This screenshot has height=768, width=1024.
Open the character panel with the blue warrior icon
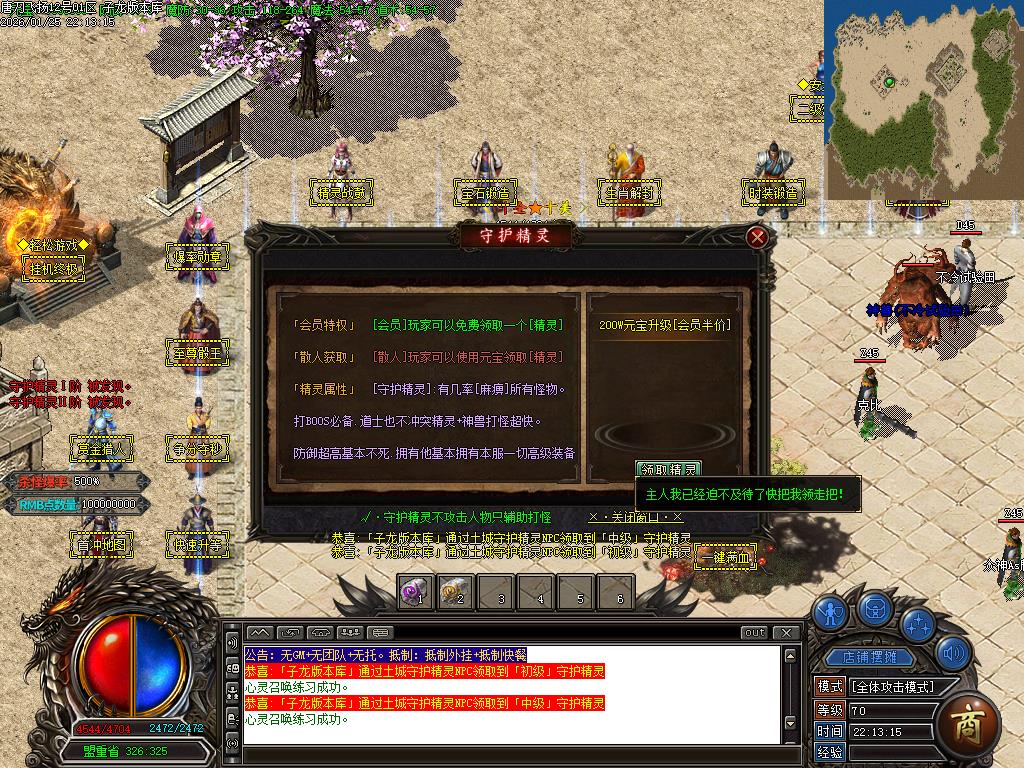coord(829,611)
